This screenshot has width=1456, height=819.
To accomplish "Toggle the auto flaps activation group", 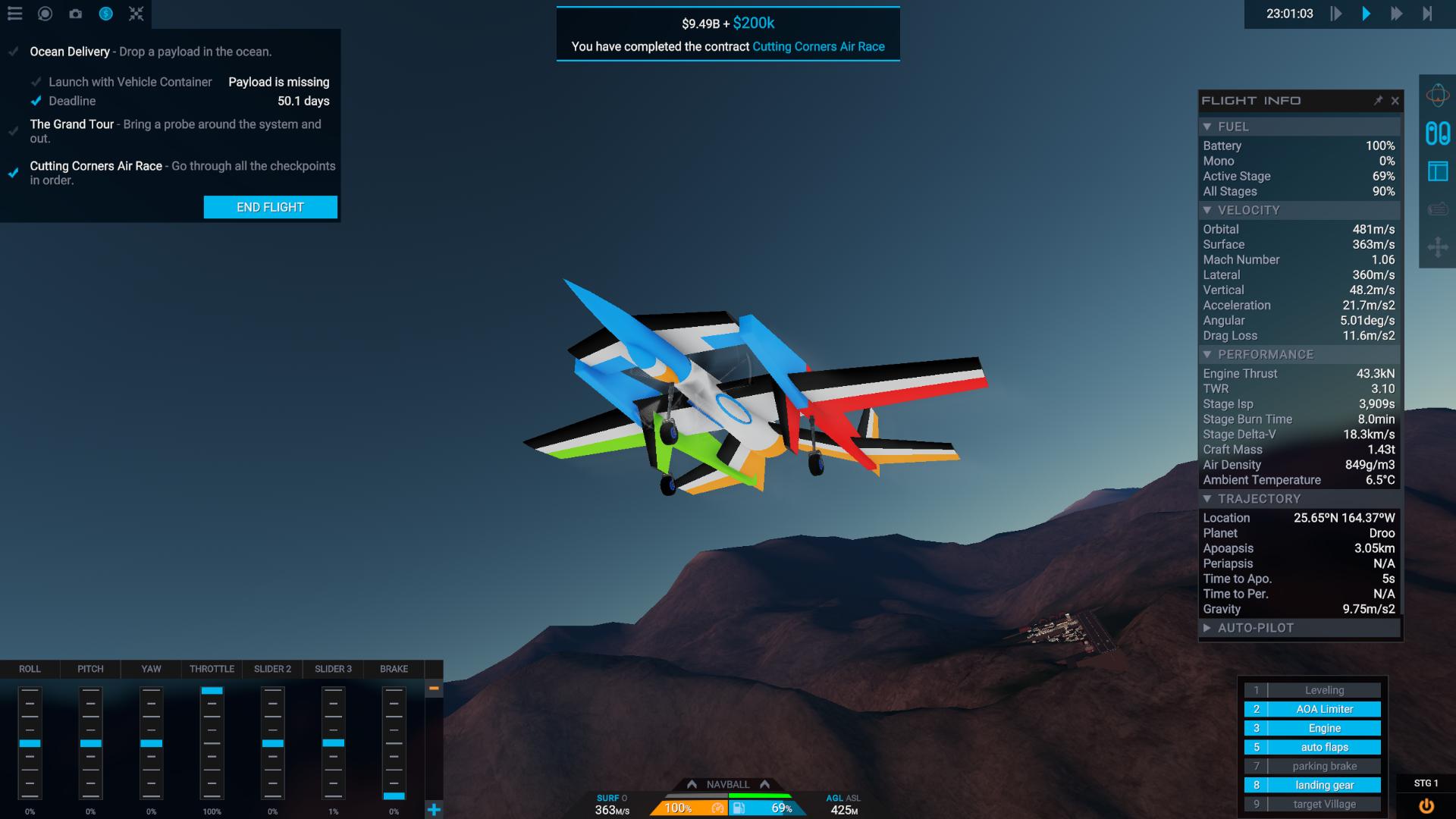I will [1320, 747].
